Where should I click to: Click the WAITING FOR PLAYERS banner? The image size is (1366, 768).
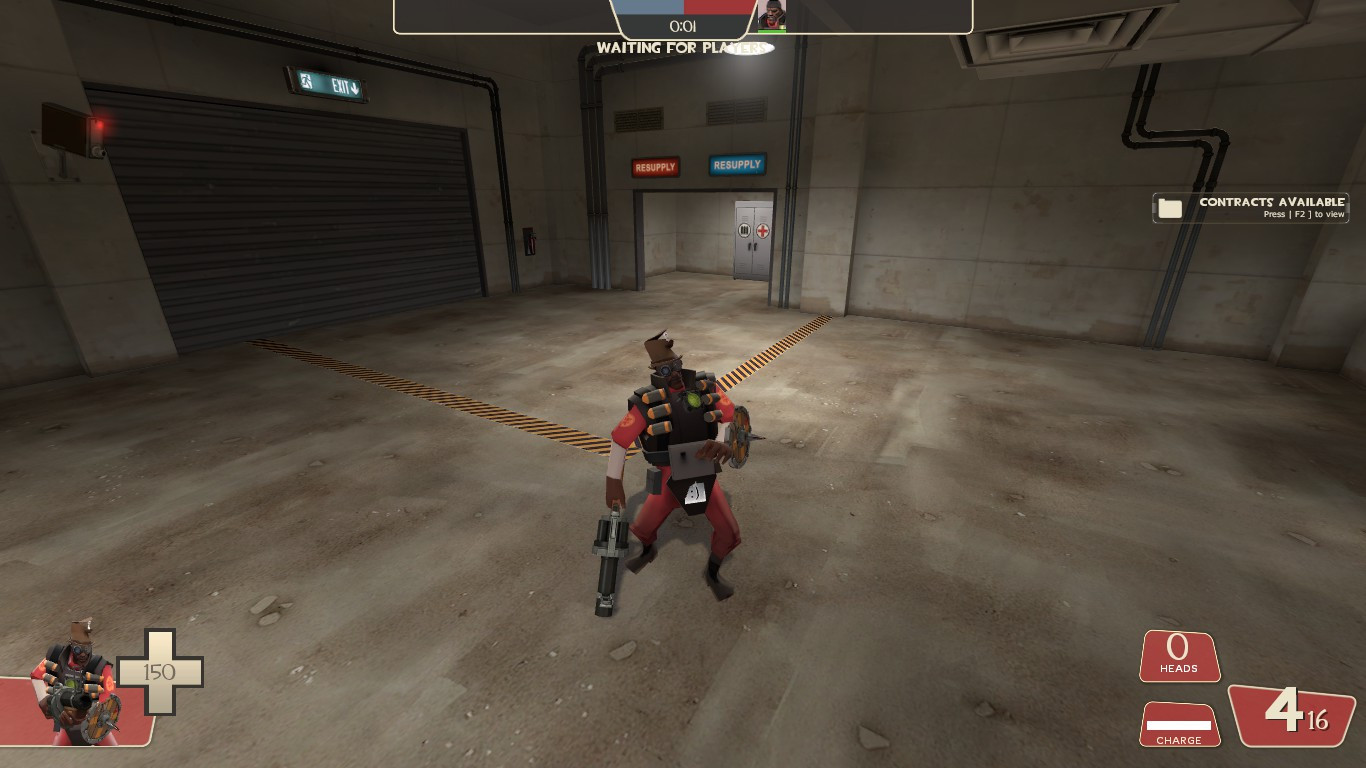[683, 47]
